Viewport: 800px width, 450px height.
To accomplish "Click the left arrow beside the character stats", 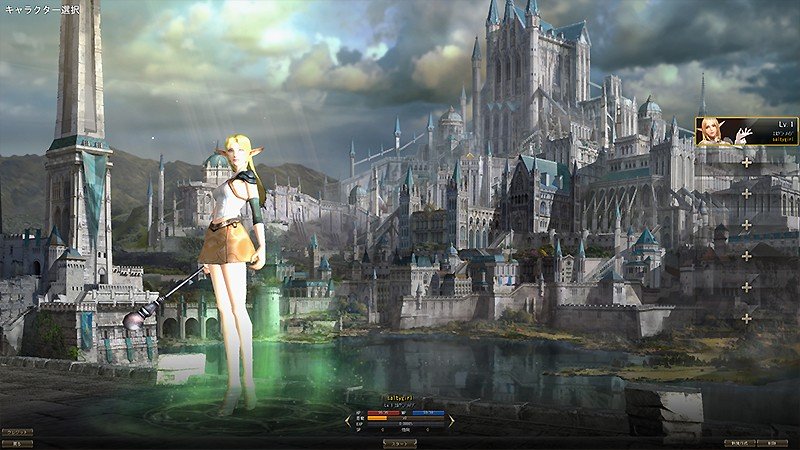I will click(352, 421).
